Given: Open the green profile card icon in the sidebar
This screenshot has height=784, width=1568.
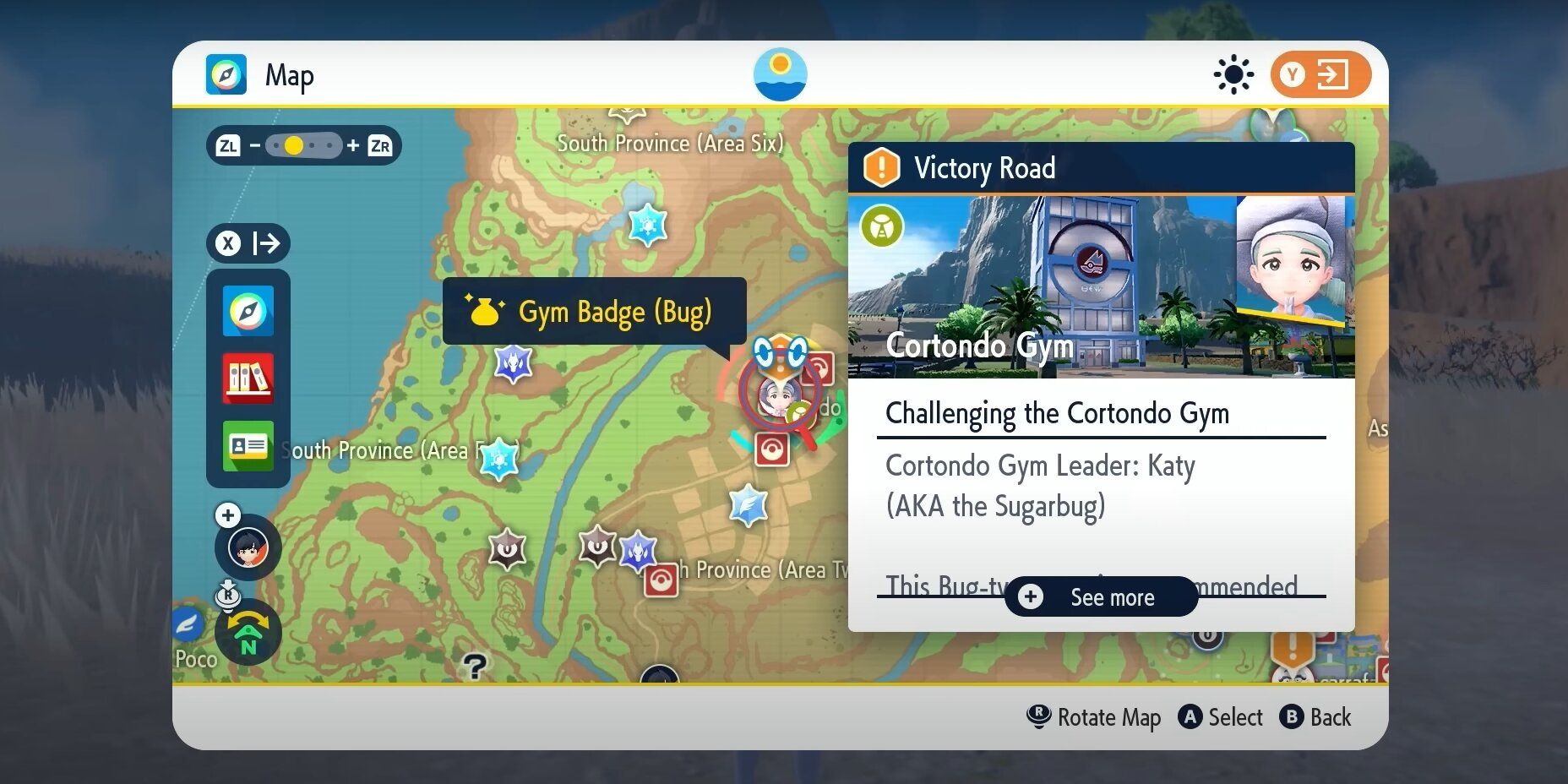Looking at the screenshot, I should pyautogui.click(x=248, y=446).
